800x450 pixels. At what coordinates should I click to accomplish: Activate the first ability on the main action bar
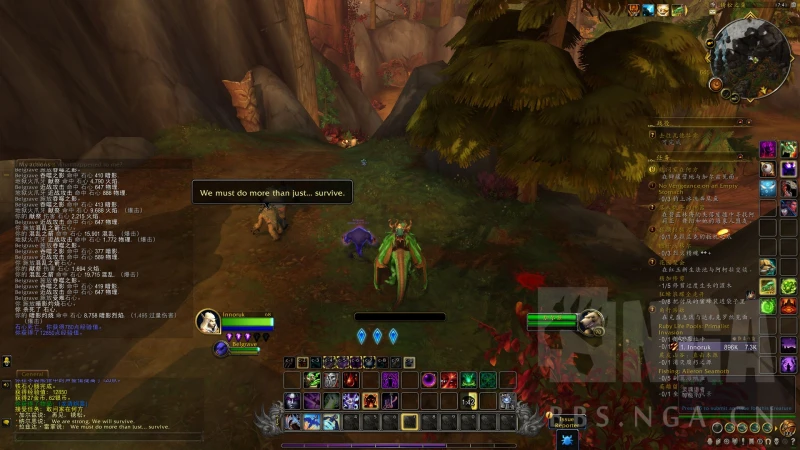point(292,422)
